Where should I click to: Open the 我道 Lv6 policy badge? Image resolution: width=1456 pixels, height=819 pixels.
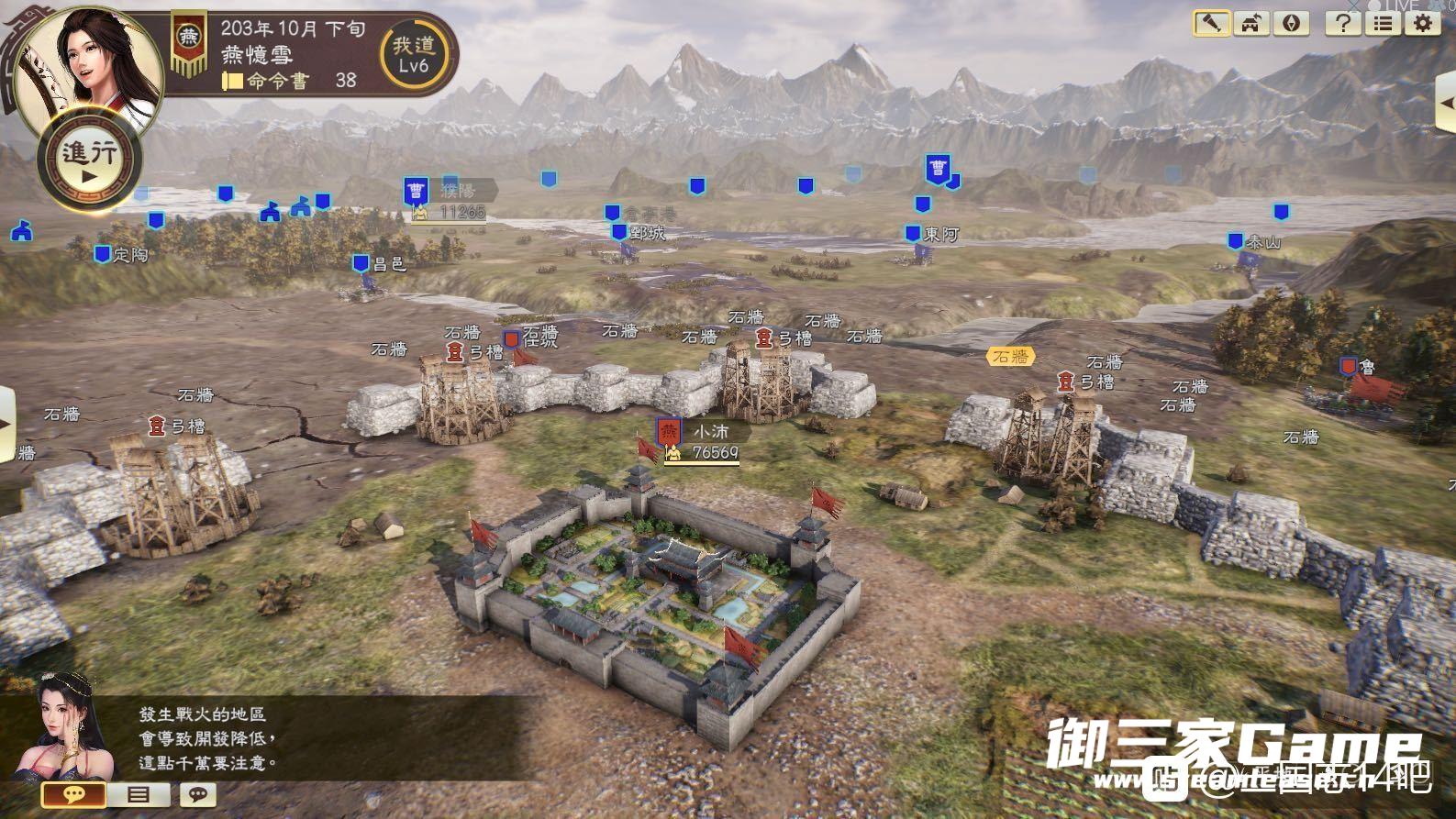pos(414,55)
